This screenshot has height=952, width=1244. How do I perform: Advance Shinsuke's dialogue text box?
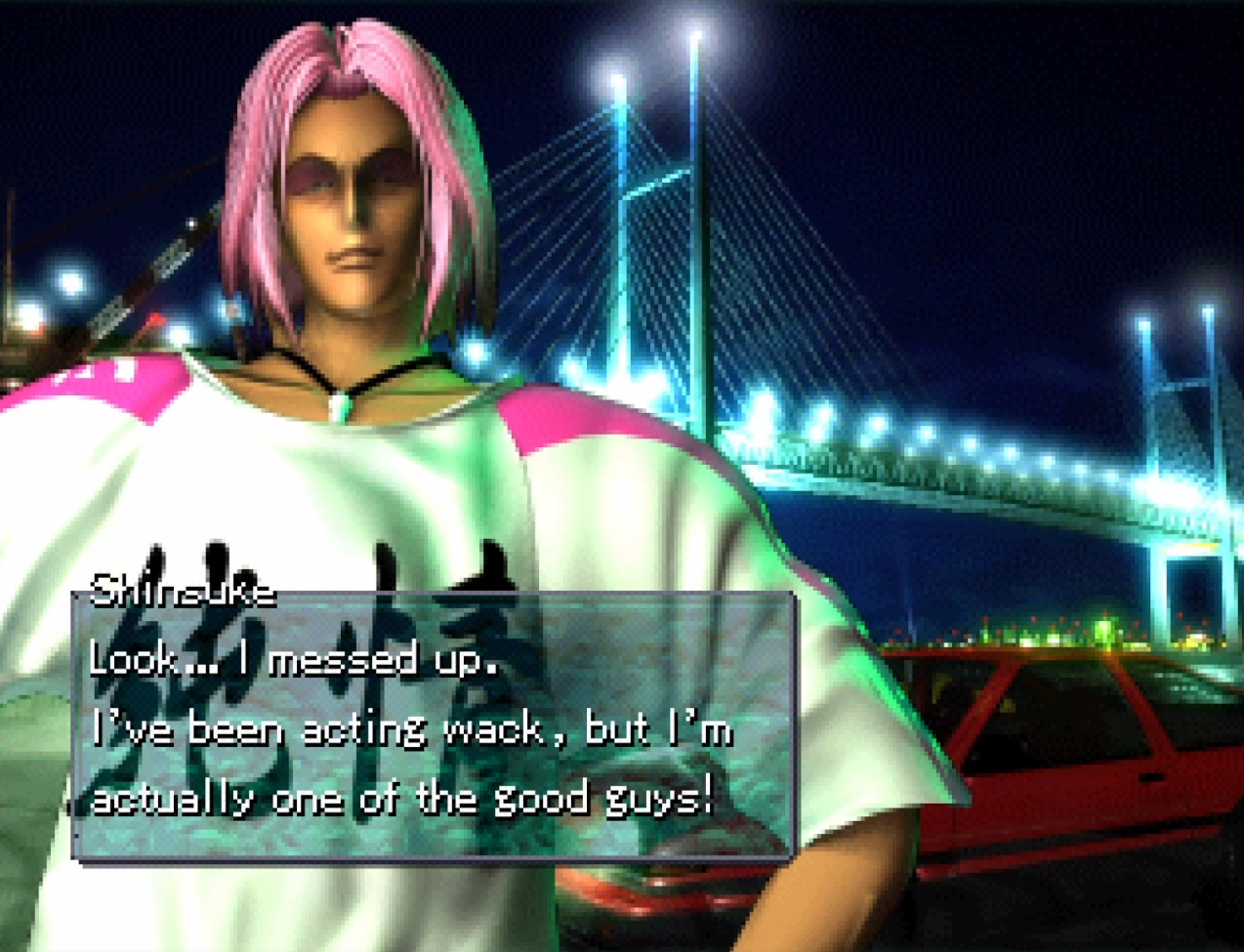point(434,727)
